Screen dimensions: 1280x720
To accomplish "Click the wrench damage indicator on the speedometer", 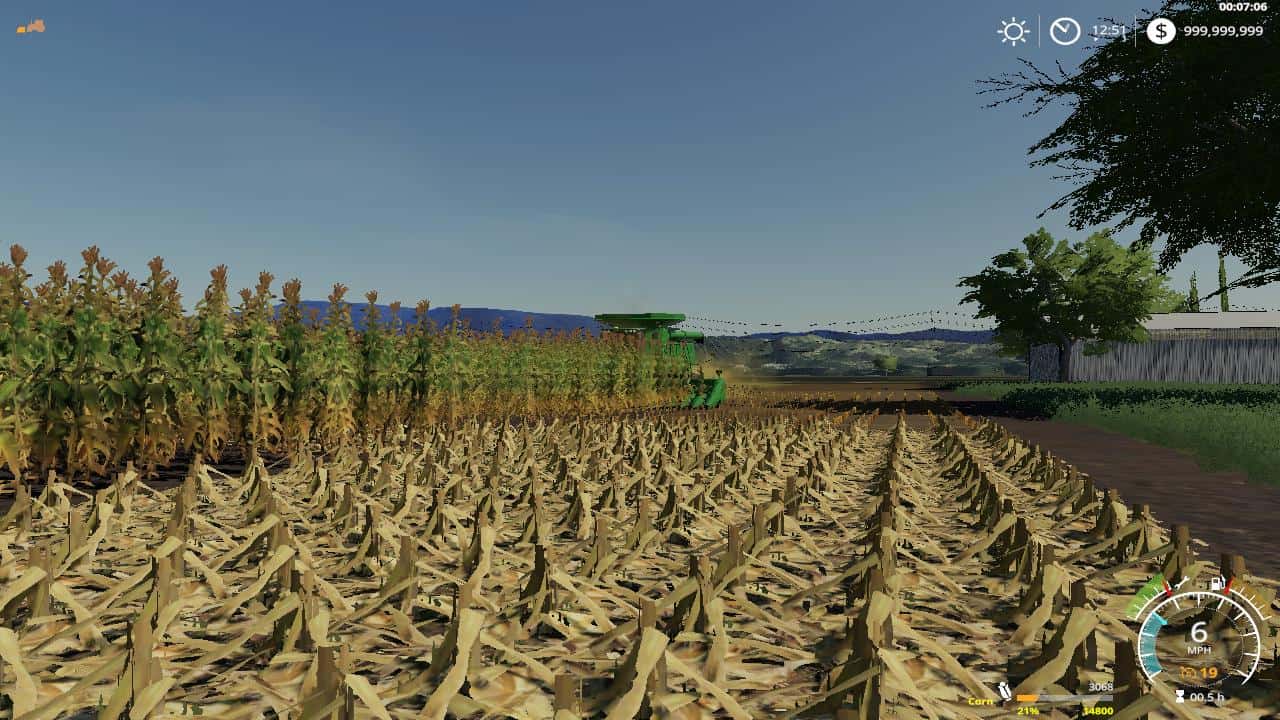I will tap(1180, 582).
